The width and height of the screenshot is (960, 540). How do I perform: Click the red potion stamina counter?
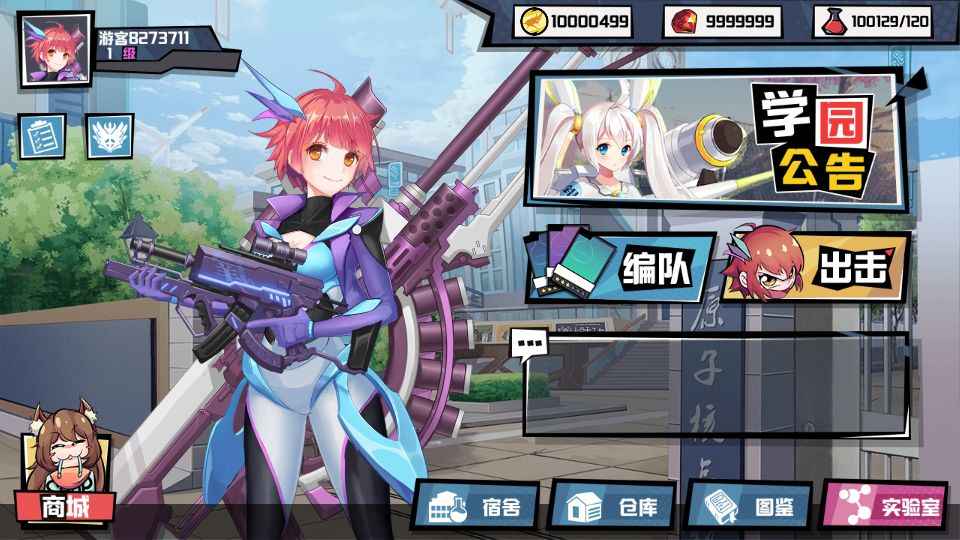[872, 21]
